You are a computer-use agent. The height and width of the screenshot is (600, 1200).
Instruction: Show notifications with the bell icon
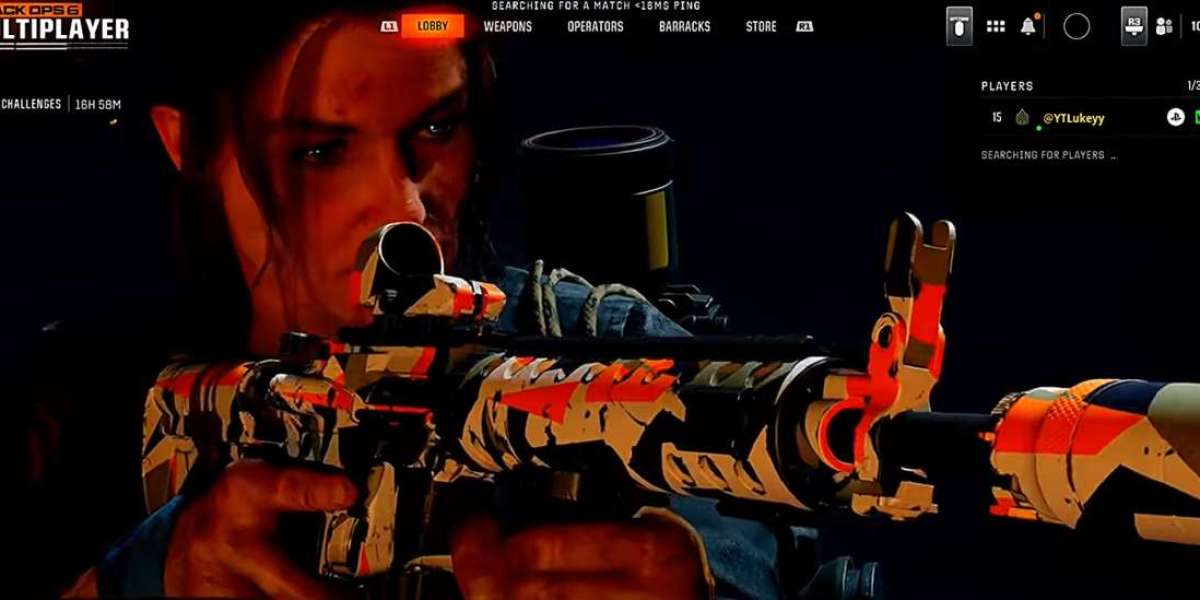[1028, 27]
